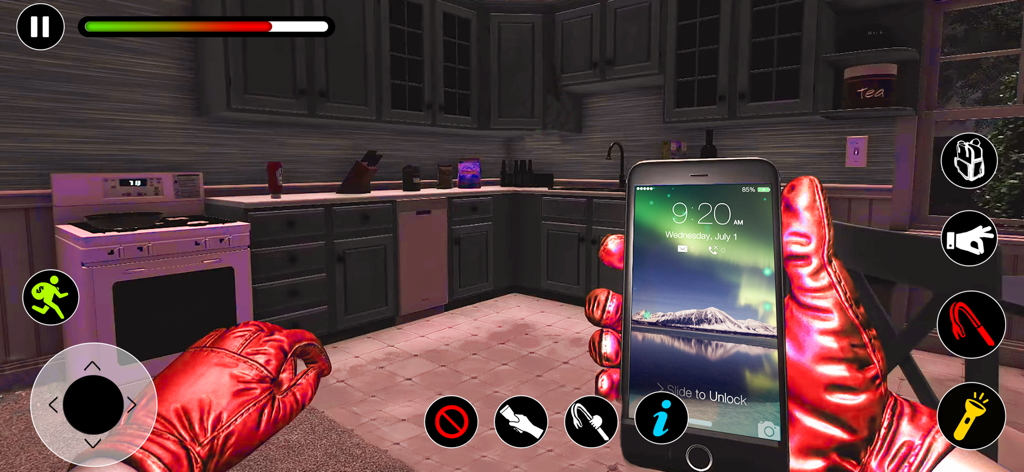Select the white crowbar tool icon
This screenshot has width=1024, height=472.
(x=591, y=421)
